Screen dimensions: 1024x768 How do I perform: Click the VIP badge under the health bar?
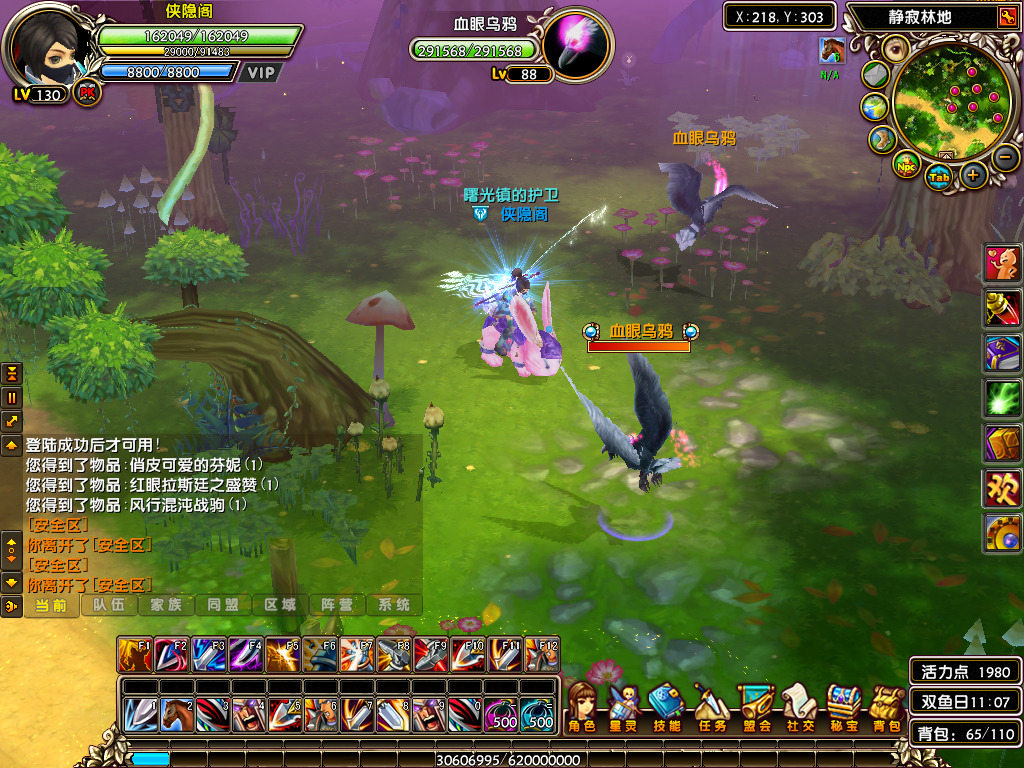point(261,72)
